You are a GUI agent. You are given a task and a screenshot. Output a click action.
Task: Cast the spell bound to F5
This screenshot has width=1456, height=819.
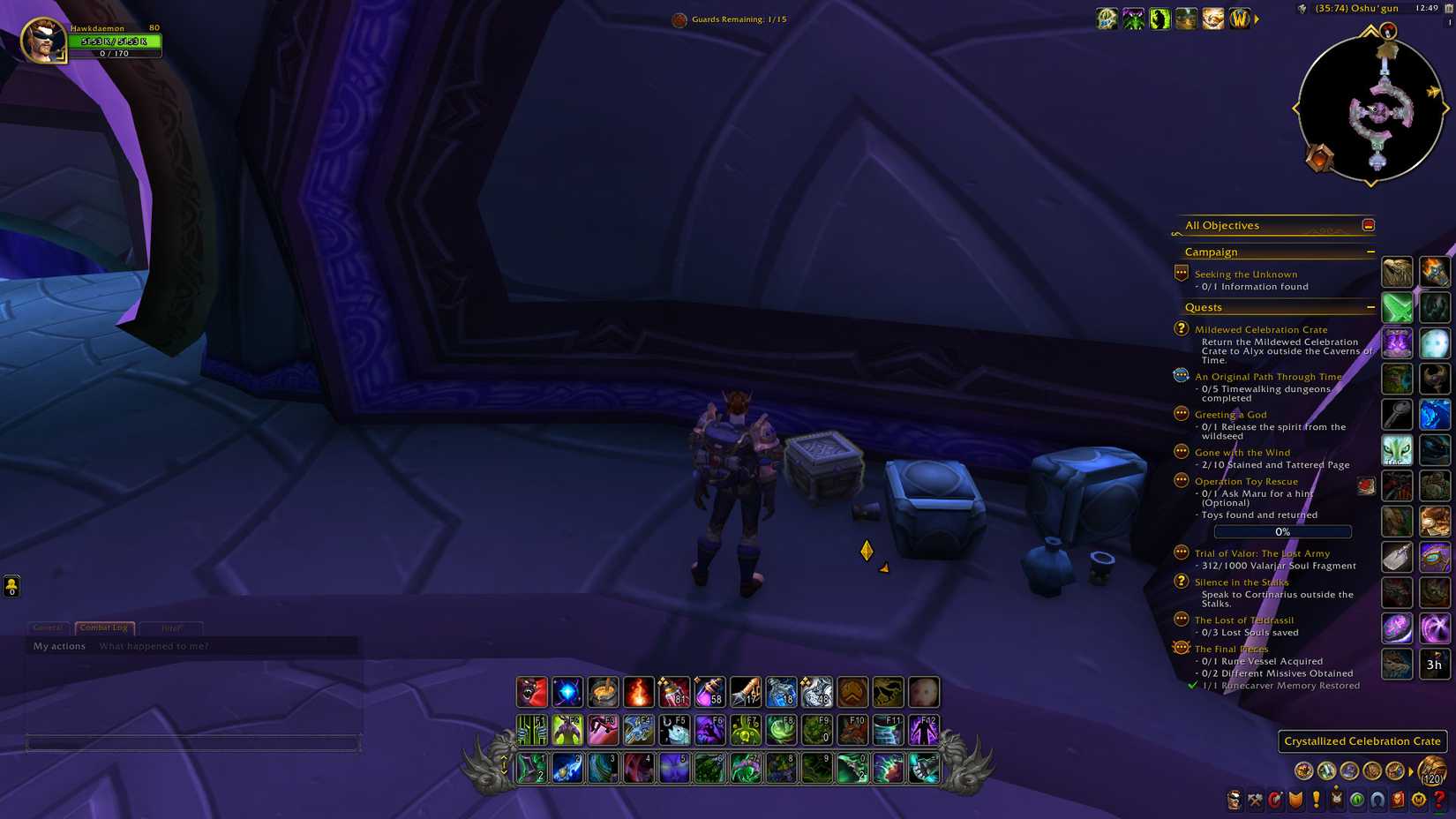[x=675, y=728]
